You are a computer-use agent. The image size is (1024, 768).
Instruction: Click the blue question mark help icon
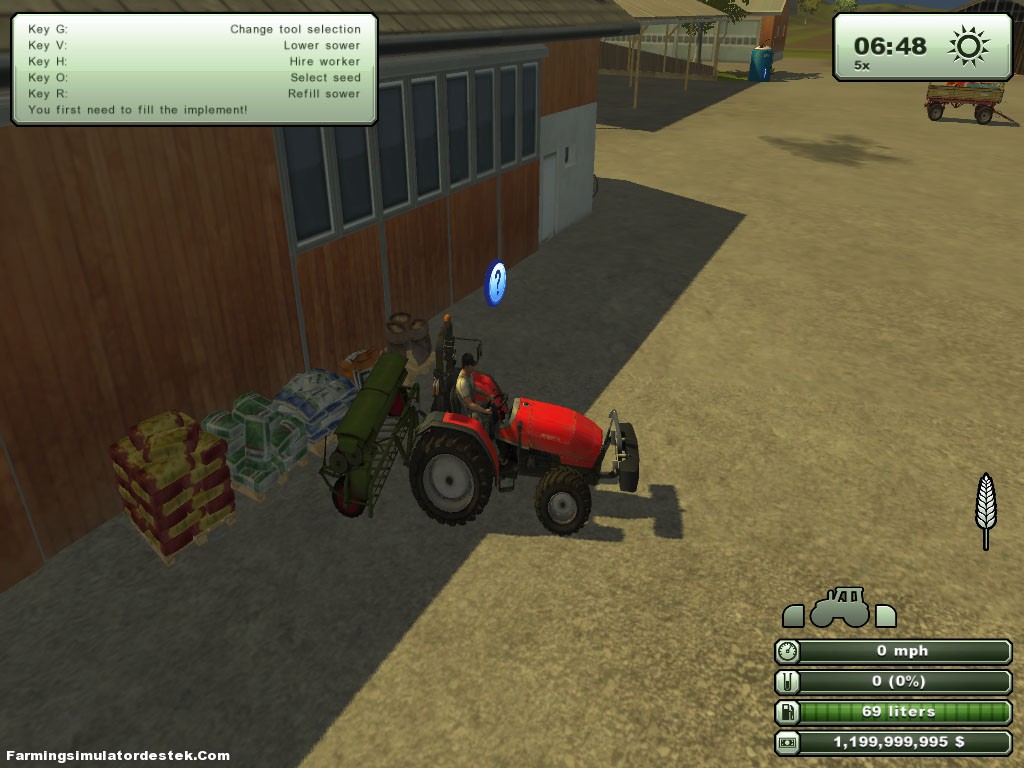(x=496, y=283)
